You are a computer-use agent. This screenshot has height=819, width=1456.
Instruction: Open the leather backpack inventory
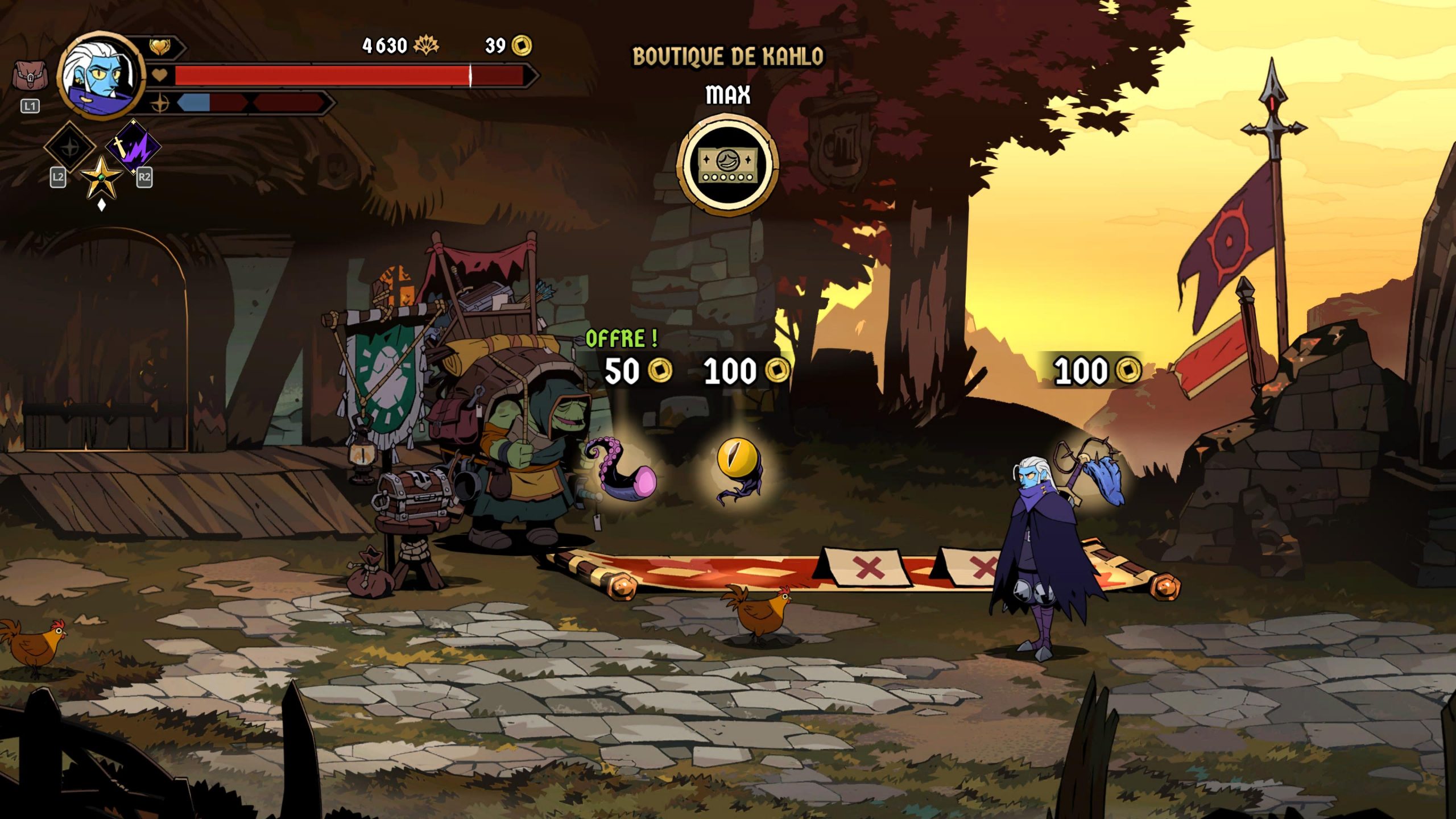coord(30,76)
